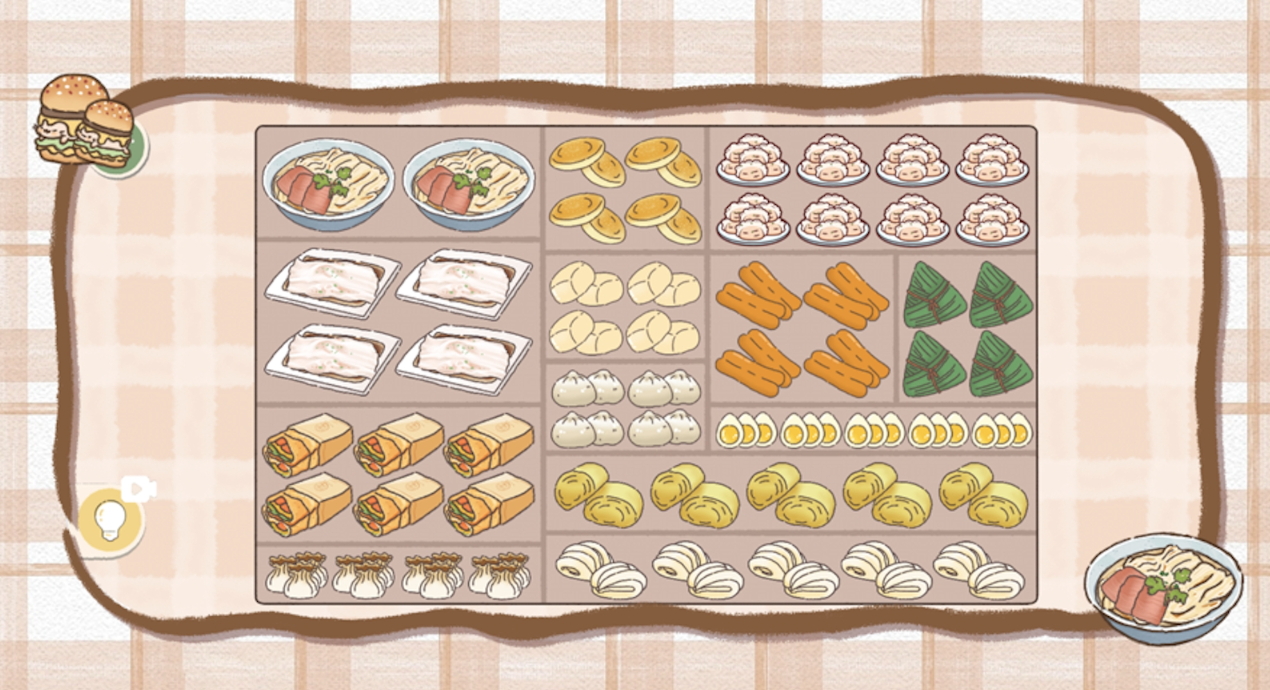The image size is (1270, 690).
Task: Click the stacked burgers icon
Action: pyautogui.click(x=86, y=124)
